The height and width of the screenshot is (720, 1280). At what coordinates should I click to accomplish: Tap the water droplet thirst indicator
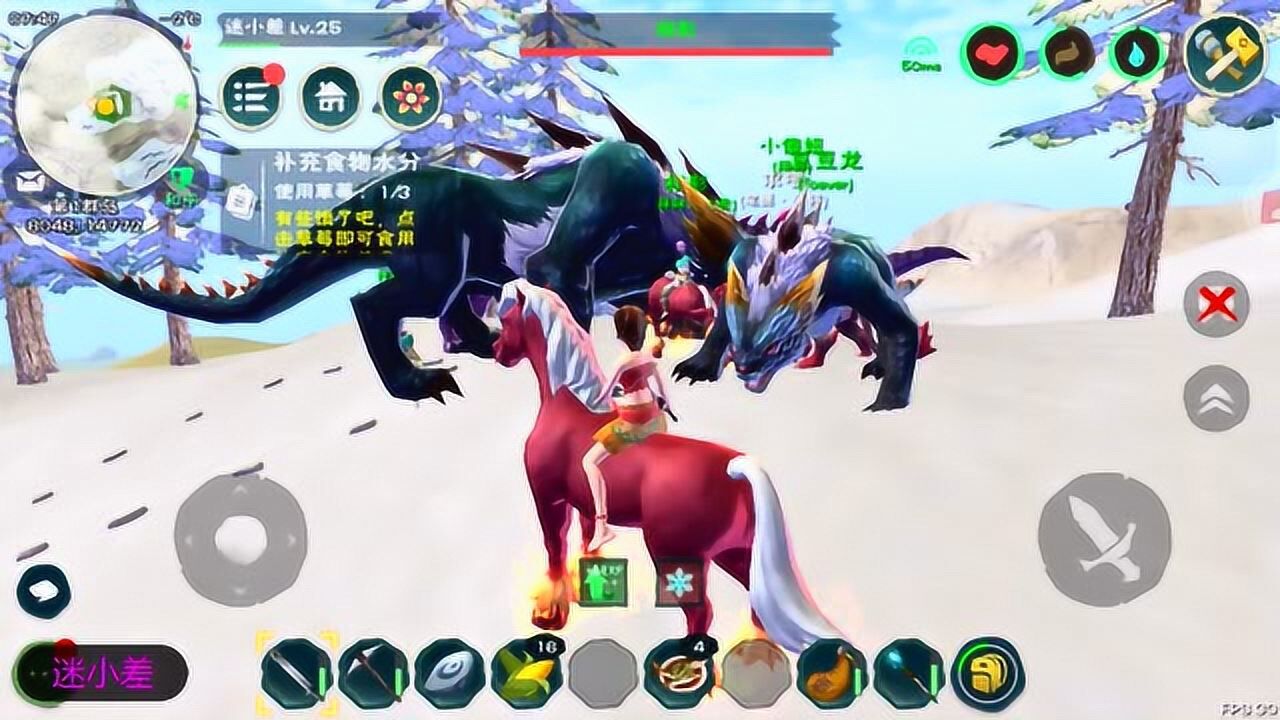pyautogui.click(x=1135, y=53)
